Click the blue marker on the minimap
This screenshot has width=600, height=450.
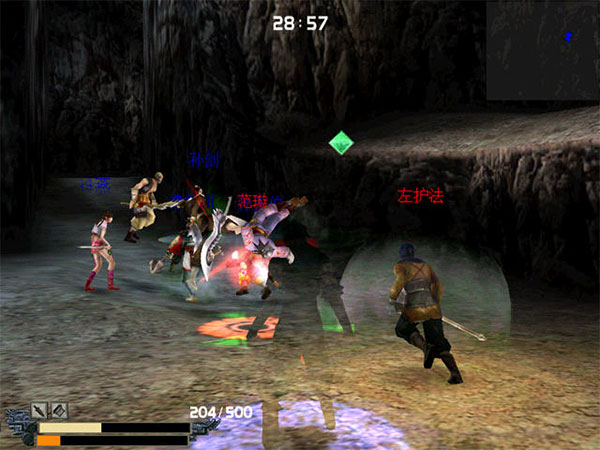pyautogui.click(x=568, y=37)
